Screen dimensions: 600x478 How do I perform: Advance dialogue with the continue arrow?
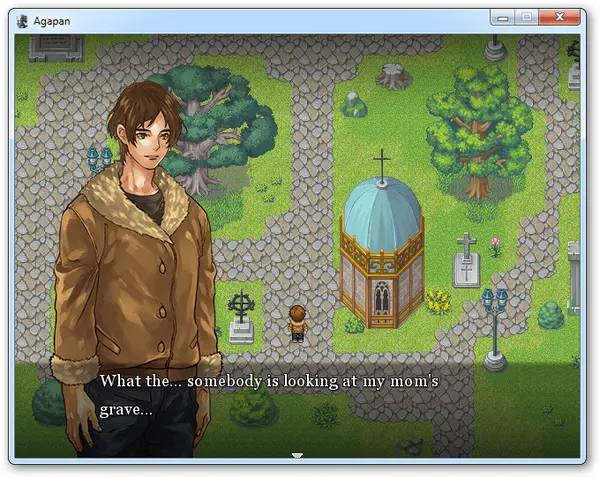(297, 455)
